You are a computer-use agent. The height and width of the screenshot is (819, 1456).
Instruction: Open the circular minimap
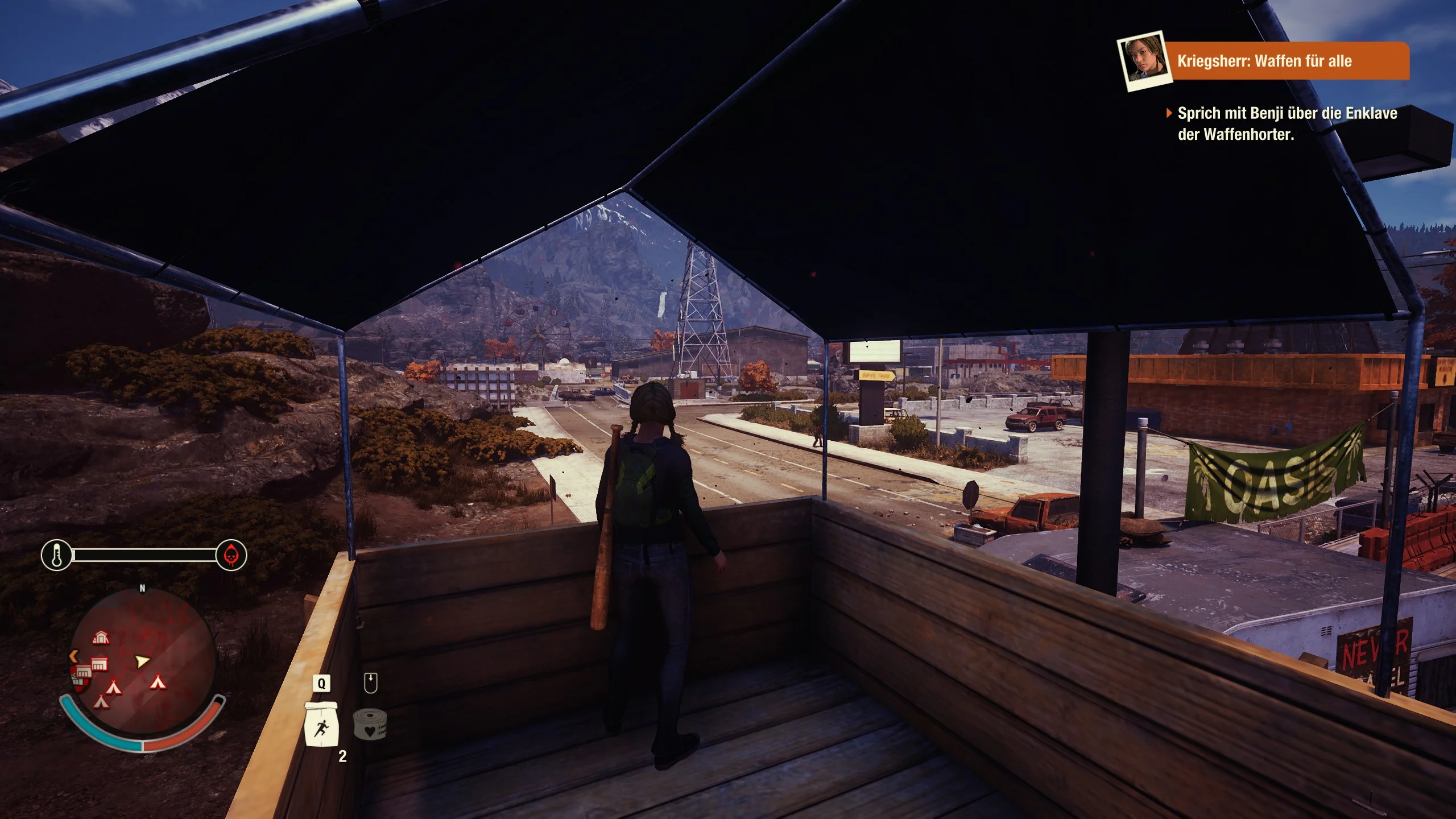(143, 663)
